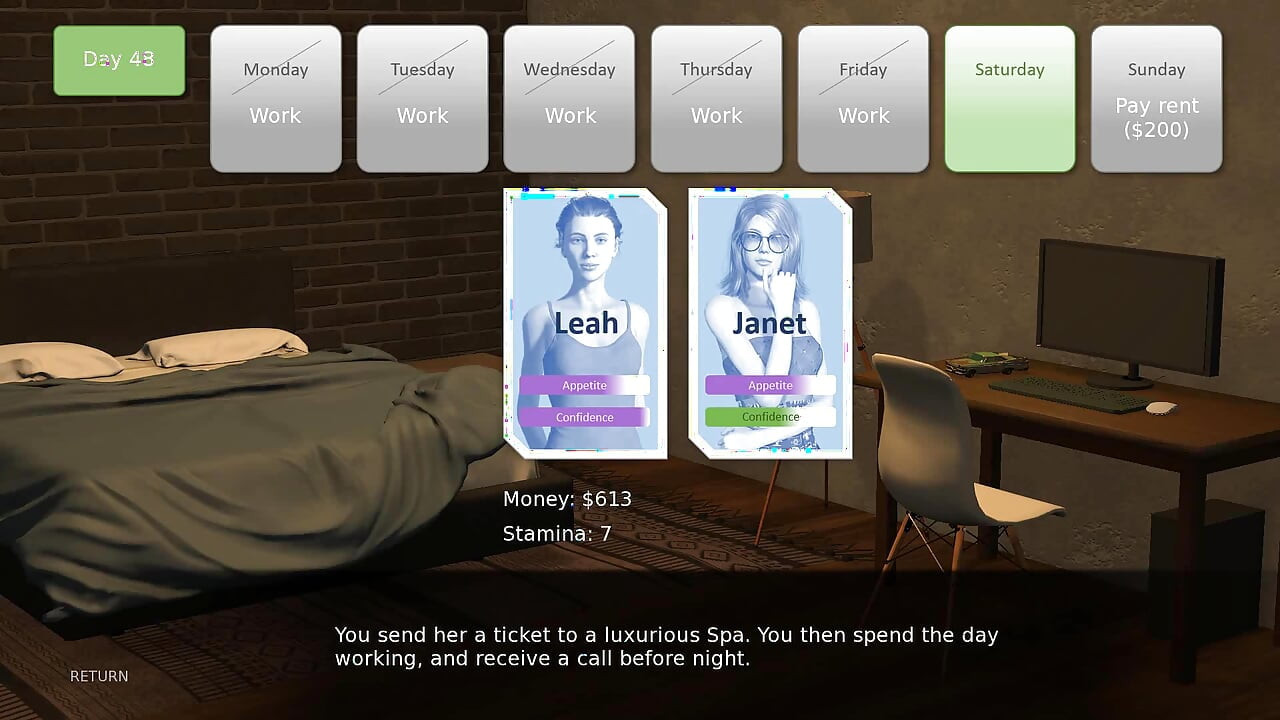Select the Leah character card
Screen dimensions: 1280x720
(585, 322)
